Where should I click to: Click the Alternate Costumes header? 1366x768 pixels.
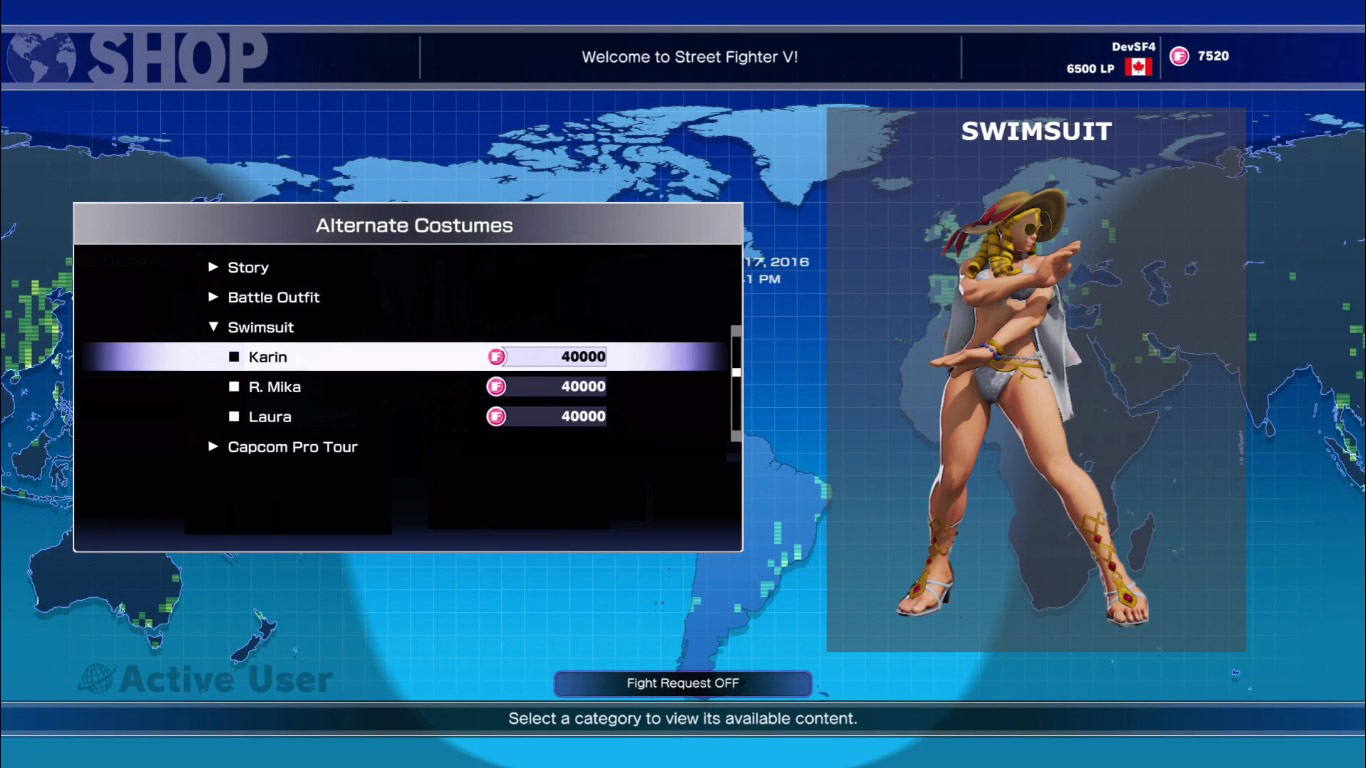[415, 225]
